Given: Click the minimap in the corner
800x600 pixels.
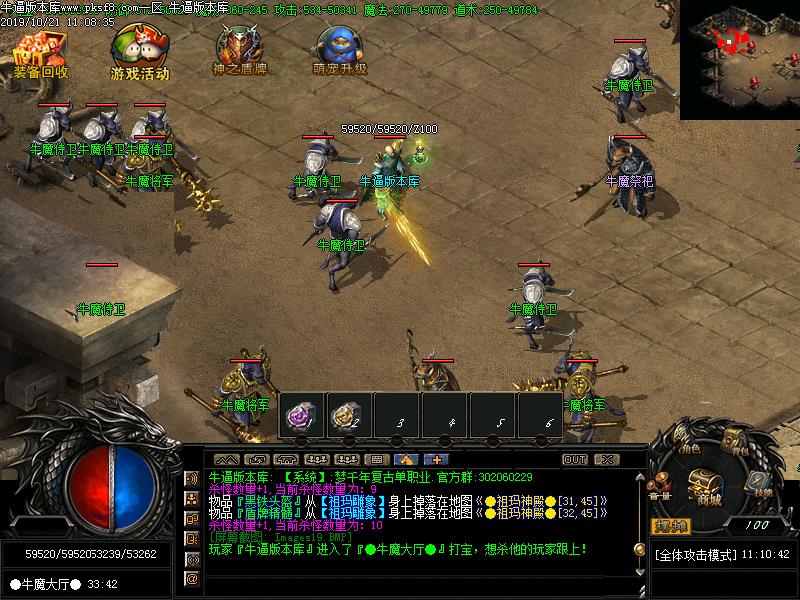Looking at the screenshot, I should 740,58.
